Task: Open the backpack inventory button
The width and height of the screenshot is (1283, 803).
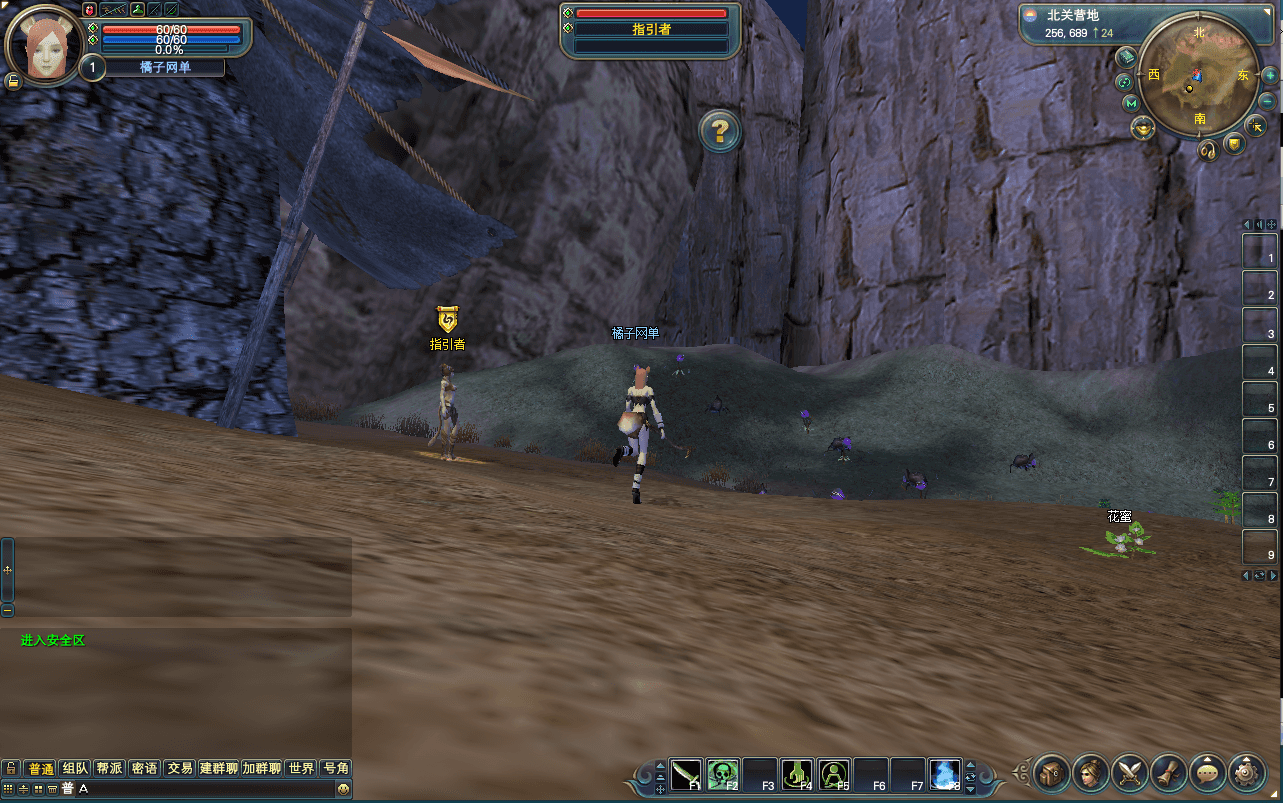Action: (x=1052, y=772)
